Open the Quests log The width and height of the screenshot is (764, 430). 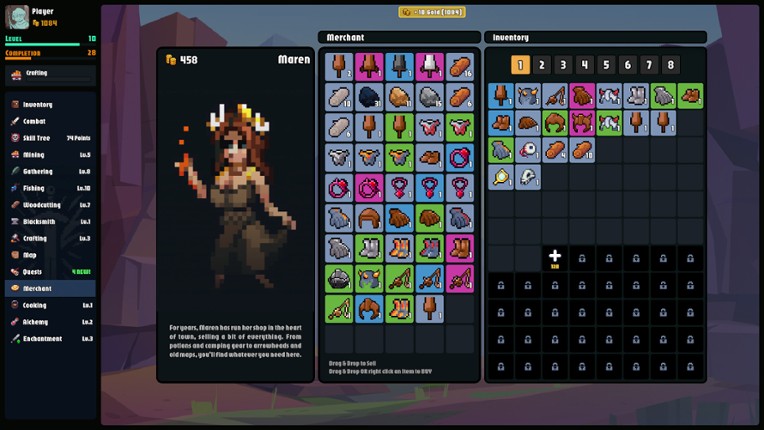[x=33, y=271]
